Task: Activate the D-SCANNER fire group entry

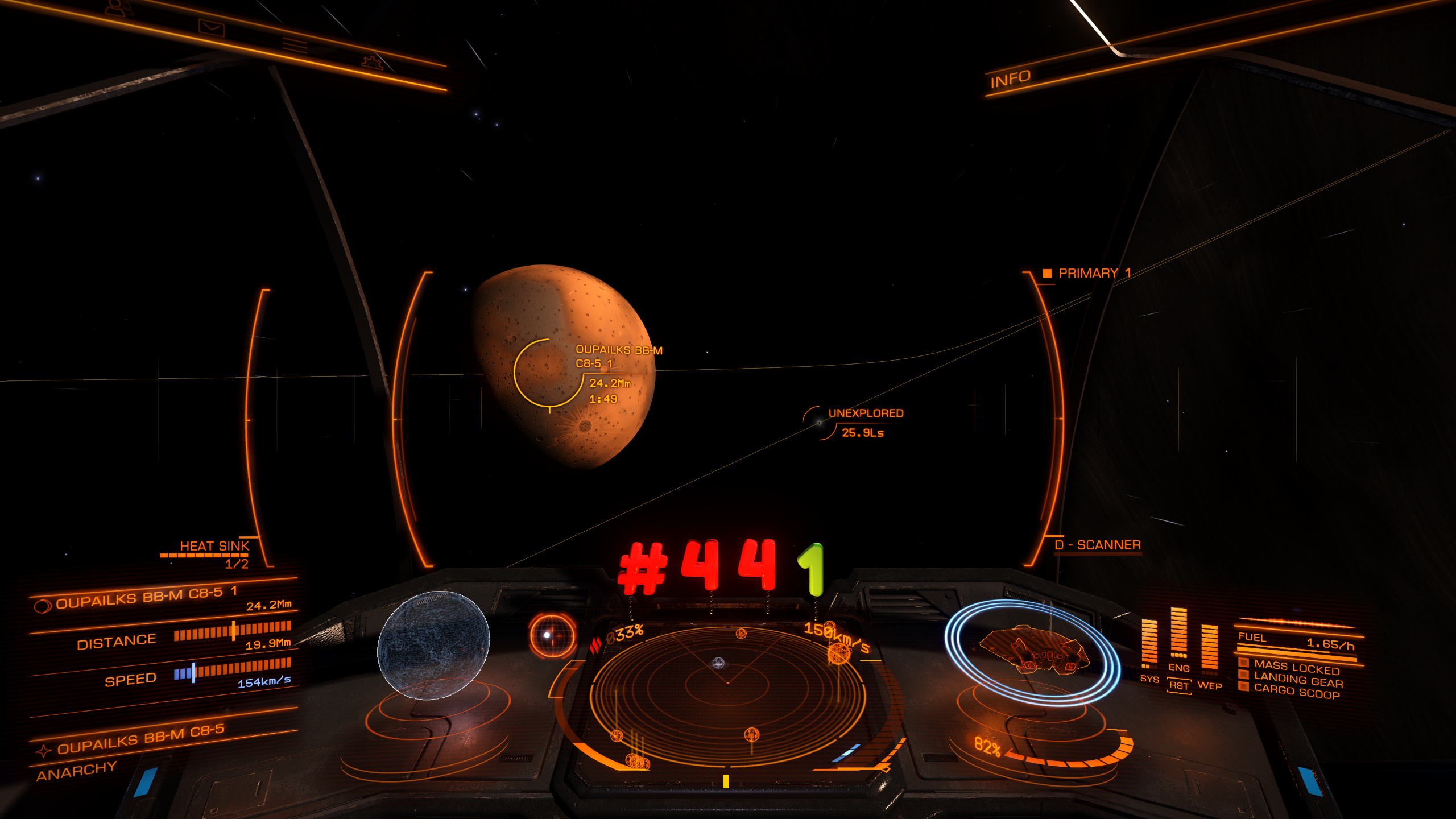Action: pos(1097,545)
